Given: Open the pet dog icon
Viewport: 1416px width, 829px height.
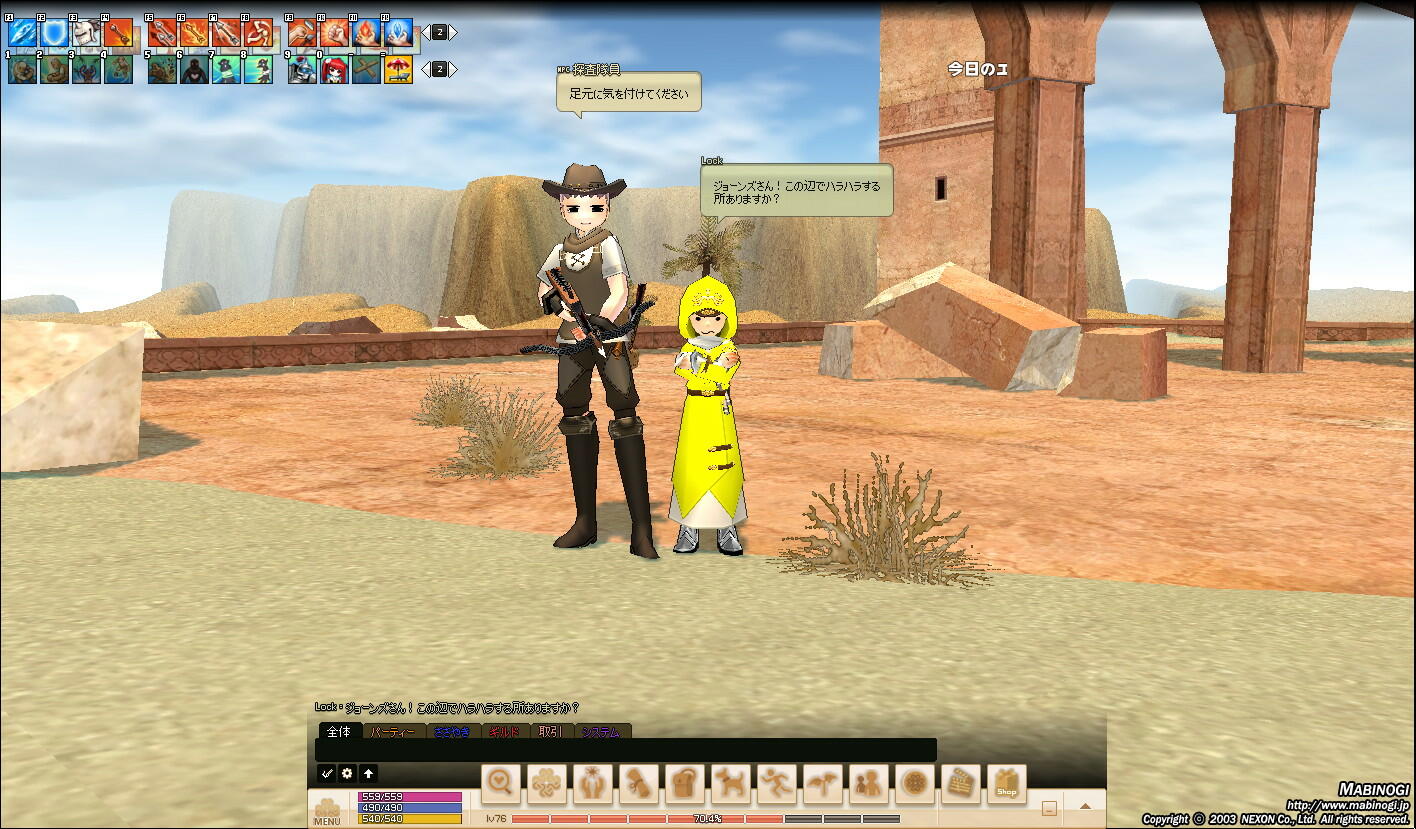Looking at the screenshot, I should [731, 784].
